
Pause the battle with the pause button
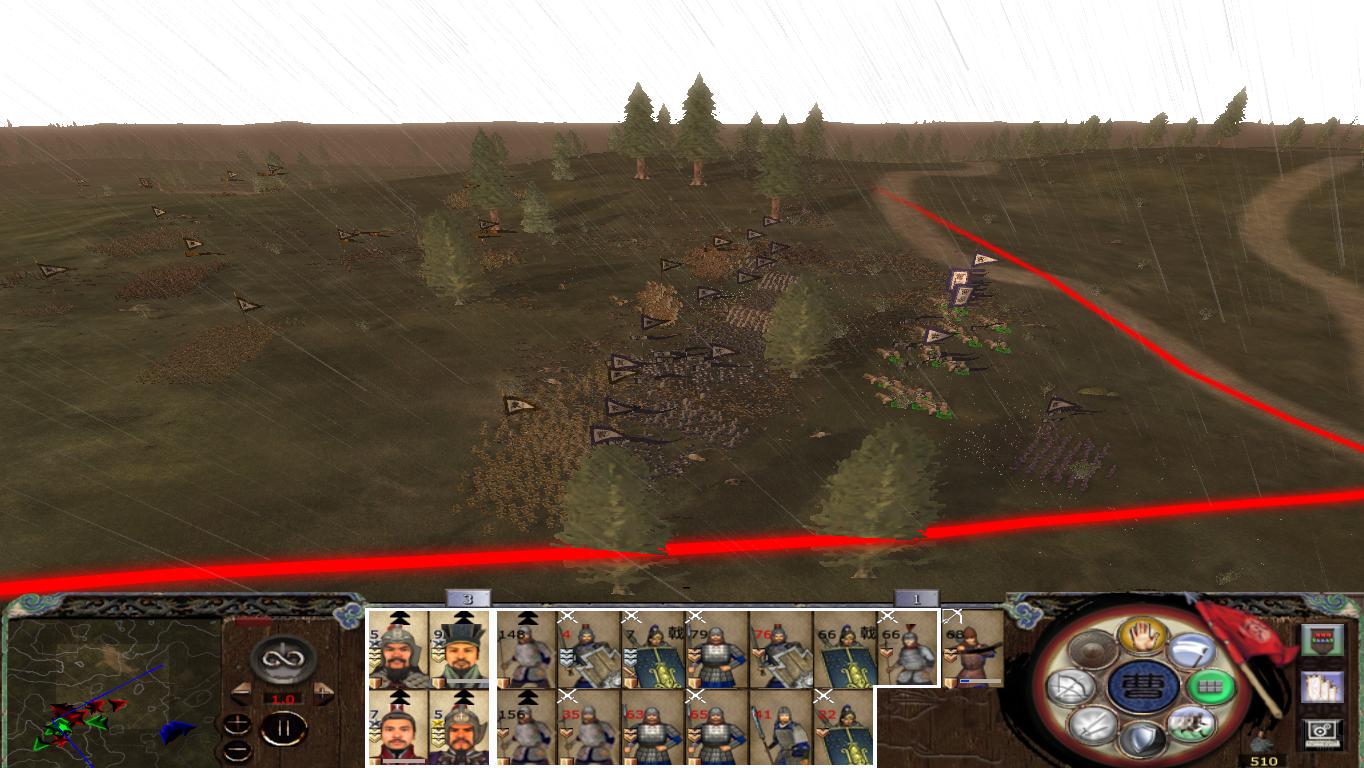click(286, 730)
